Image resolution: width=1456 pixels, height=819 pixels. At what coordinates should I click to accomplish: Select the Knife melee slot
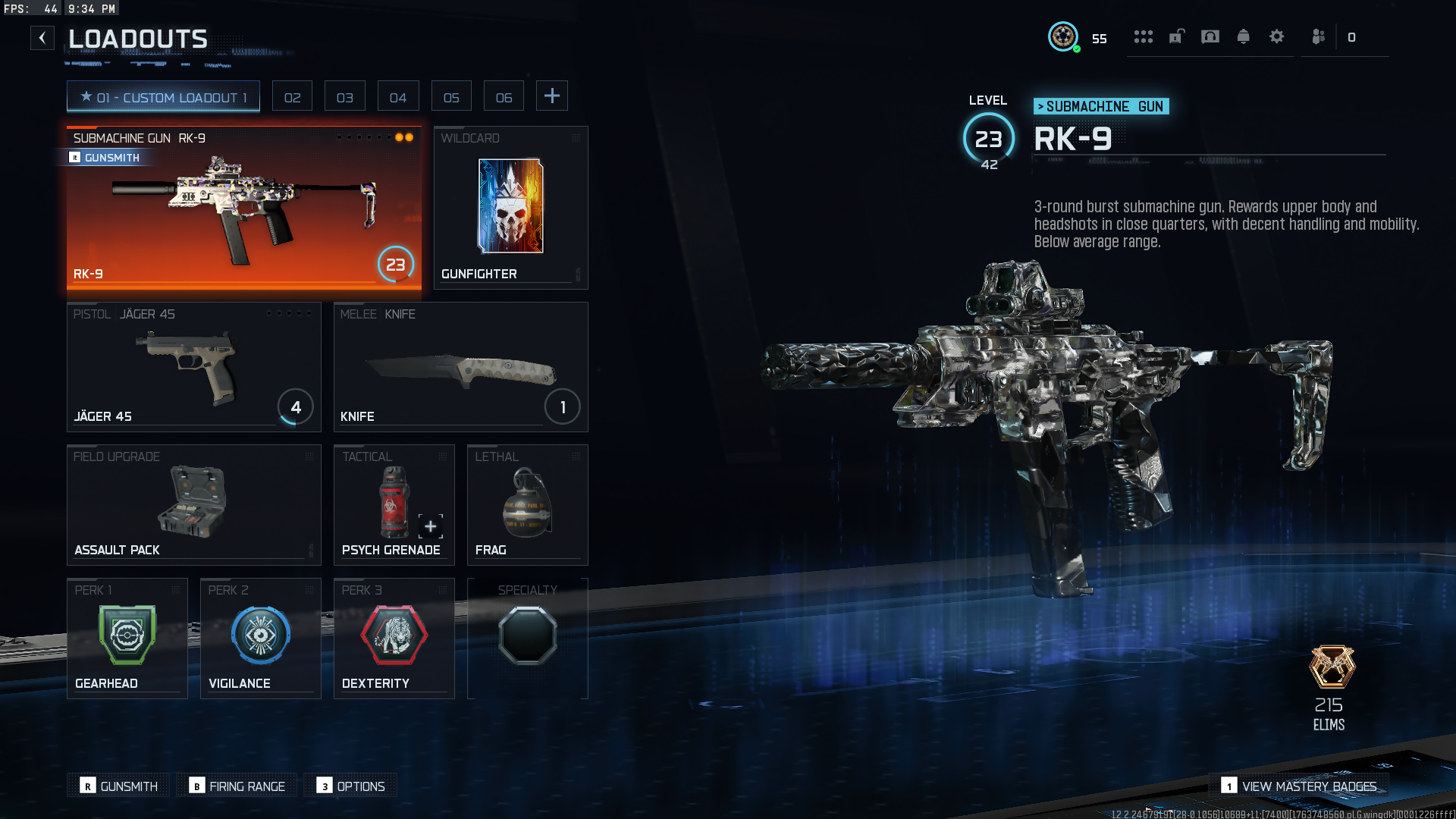click(460, 367)
